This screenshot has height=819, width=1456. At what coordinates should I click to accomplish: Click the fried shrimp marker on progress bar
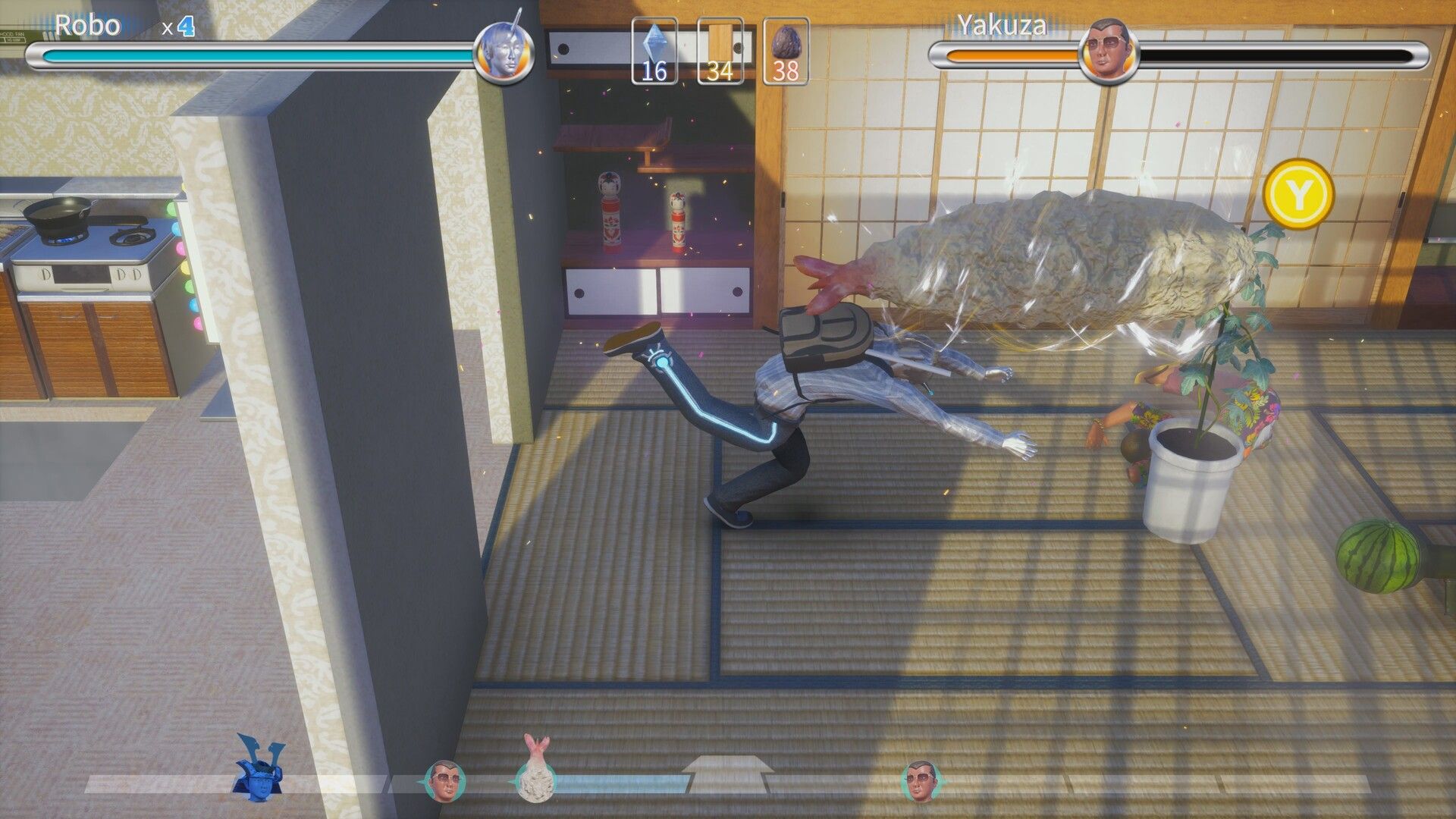point(535,770)
